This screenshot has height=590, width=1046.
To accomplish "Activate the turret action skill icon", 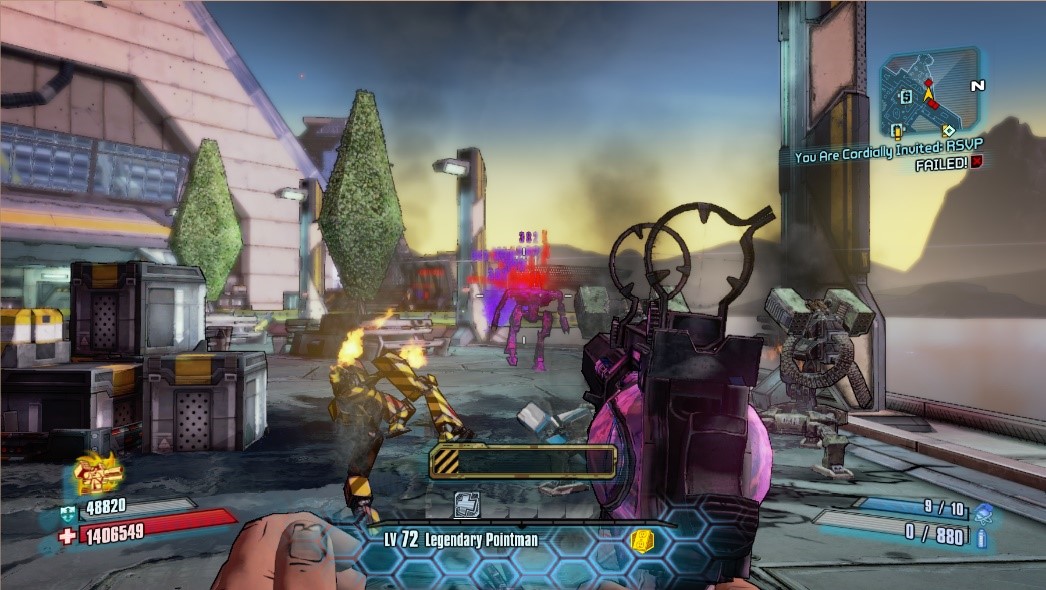I will pos(468,505).
